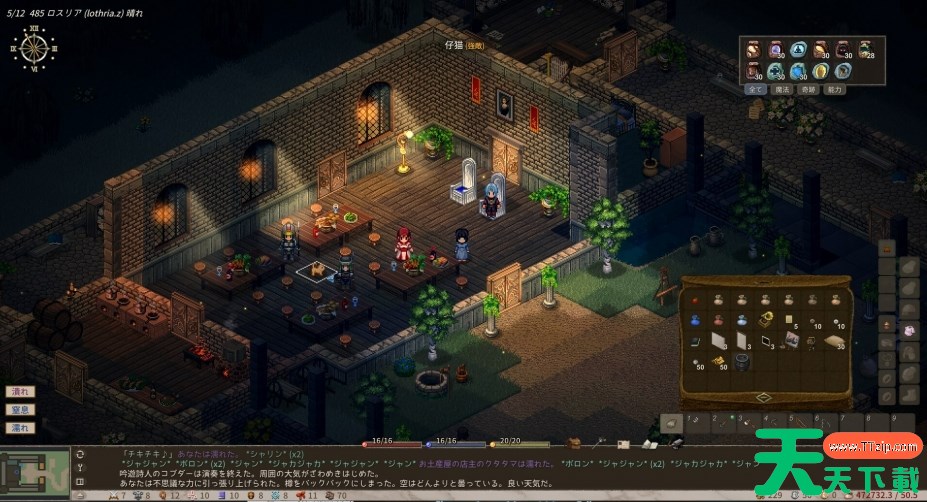This screenshot has width=927, height=502.
Task: Switch to the 魔法 tab
Action: click(x=782, y=89)
